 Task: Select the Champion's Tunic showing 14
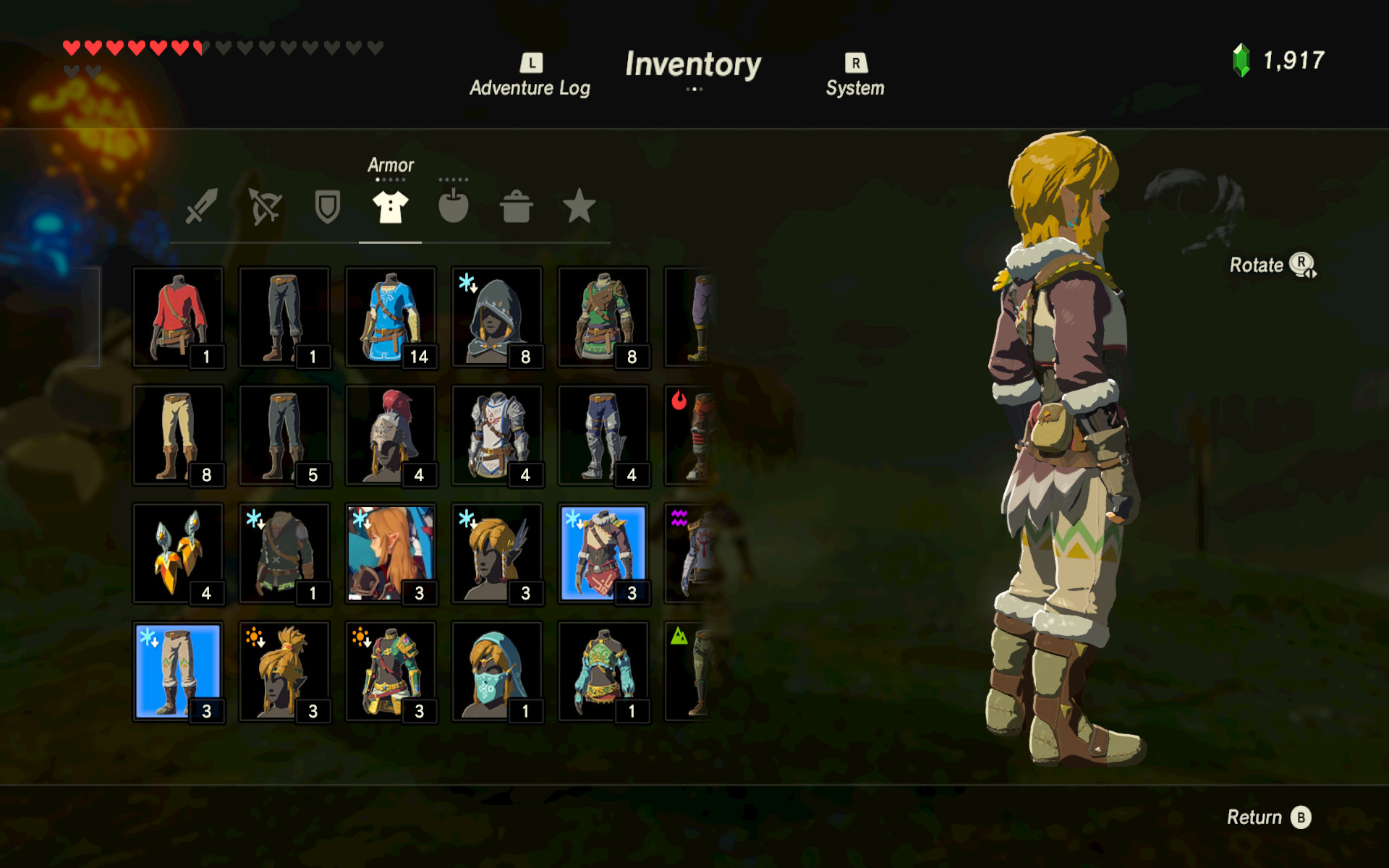pyautogui.click(x=391, y=316)
